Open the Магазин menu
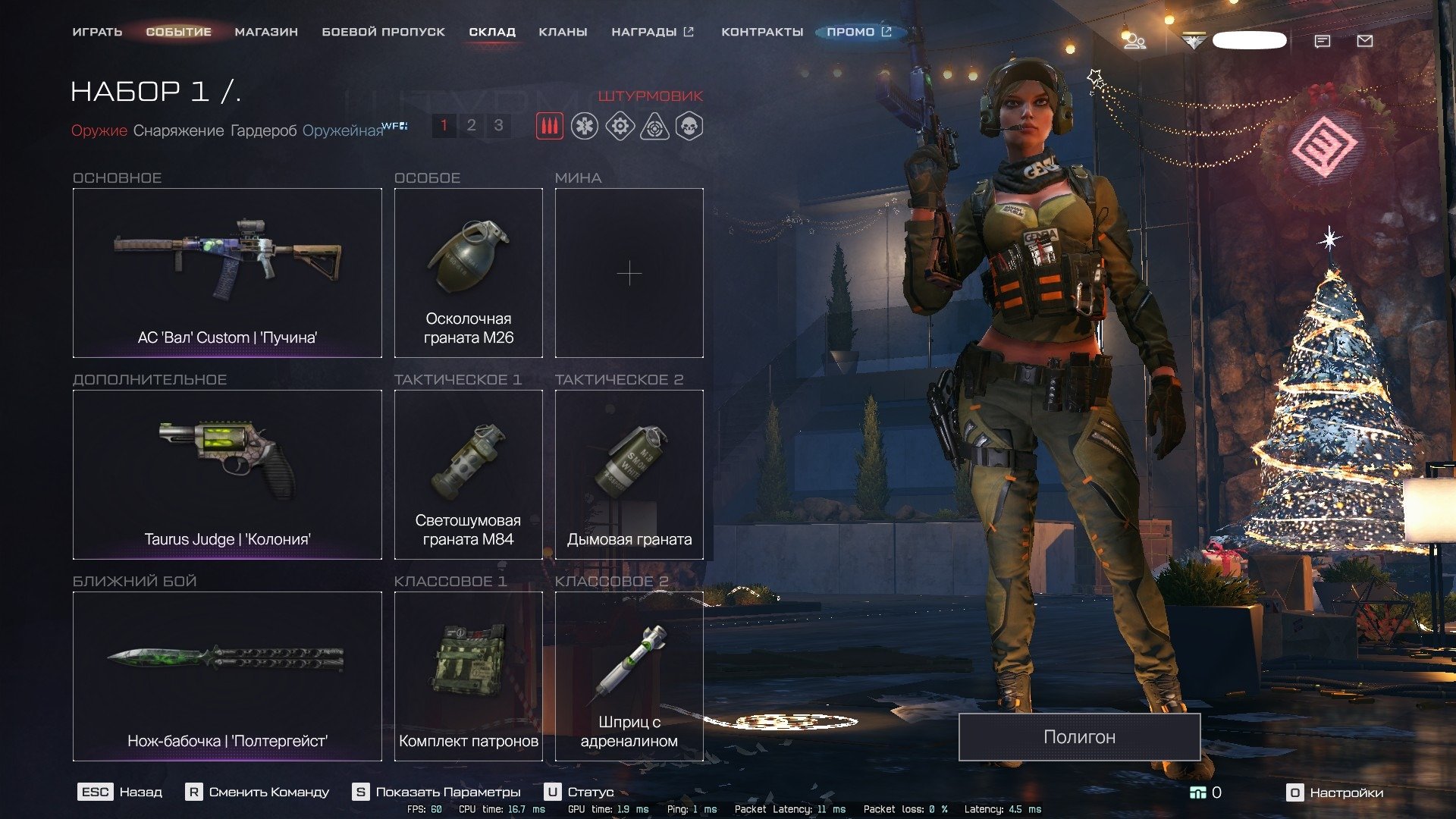The height and width of the screenshot is (819, 1456). point(266,32)
